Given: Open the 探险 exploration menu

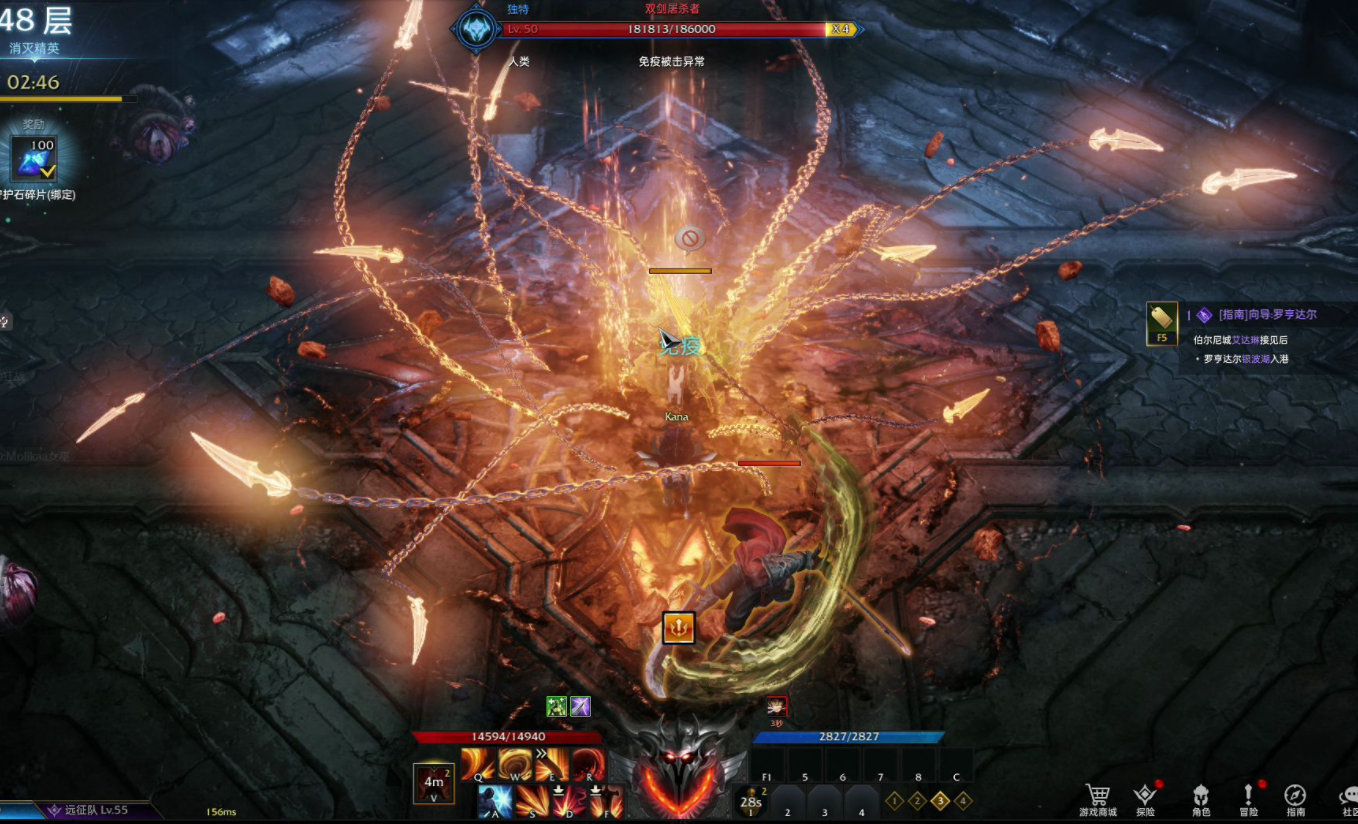Looking at the screenshot, I should click(x=1146, y=798).
